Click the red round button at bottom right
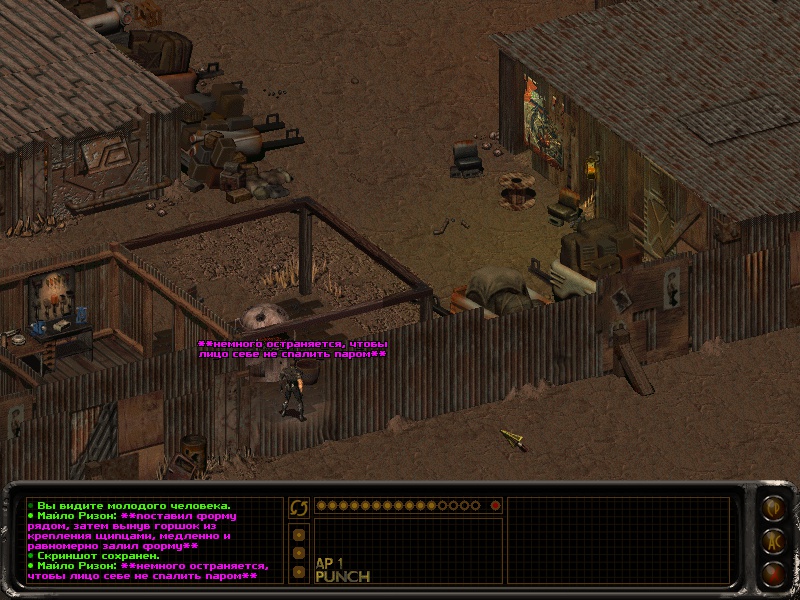The width and height of the screenshot is (800, 600). [772, 574]
